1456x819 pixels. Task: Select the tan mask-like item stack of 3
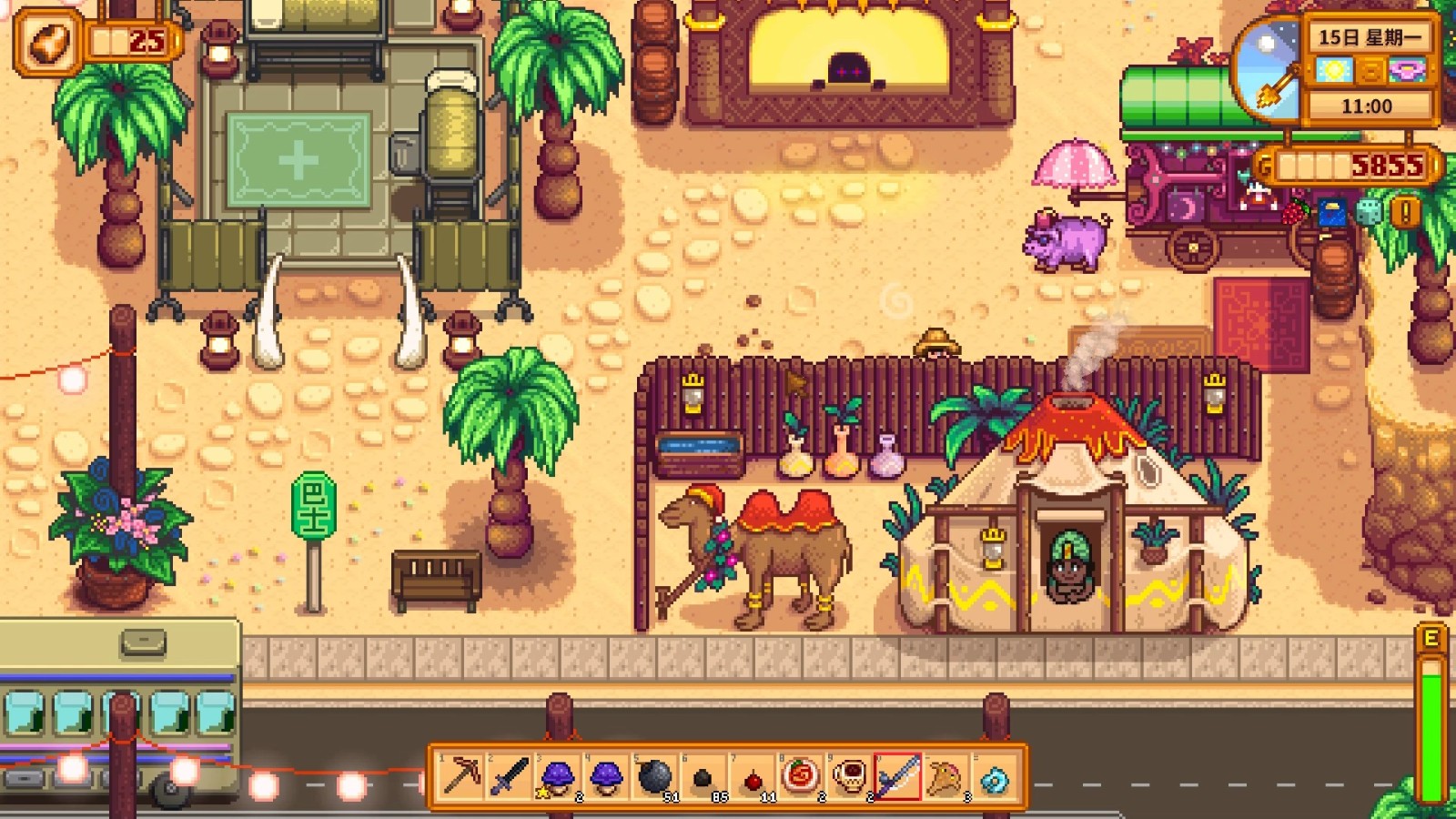[x=945, y=777]
